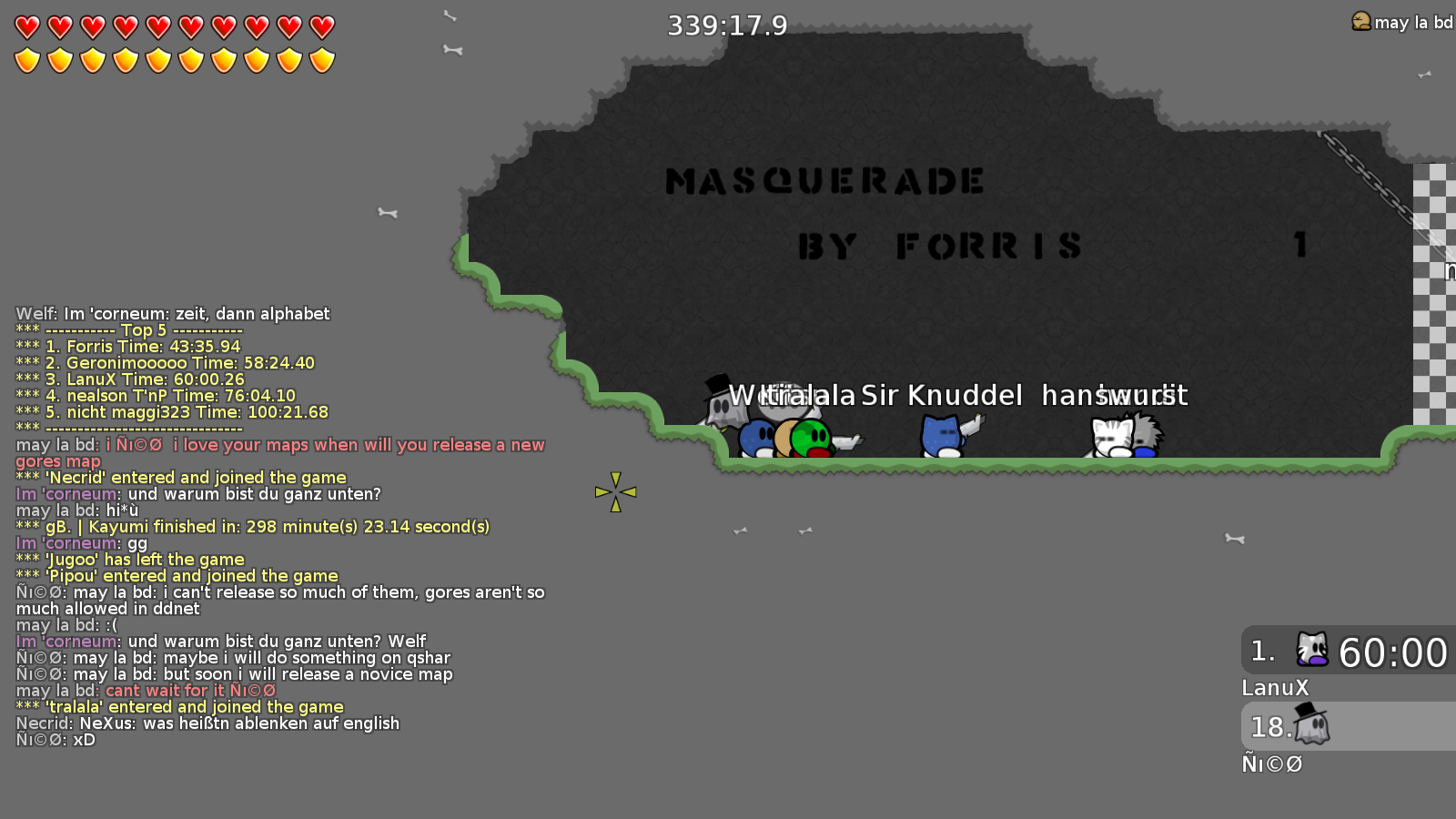Select the yellow crosshair in the map center
This screenshot has width=1456, height=819.
coord(617,491)
